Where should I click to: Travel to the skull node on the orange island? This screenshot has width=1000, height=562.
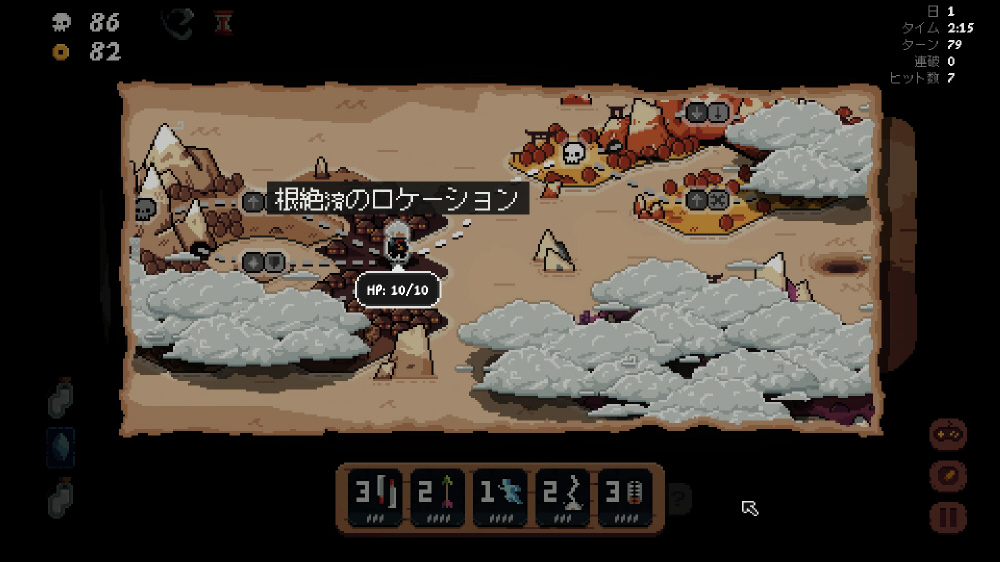574,153
